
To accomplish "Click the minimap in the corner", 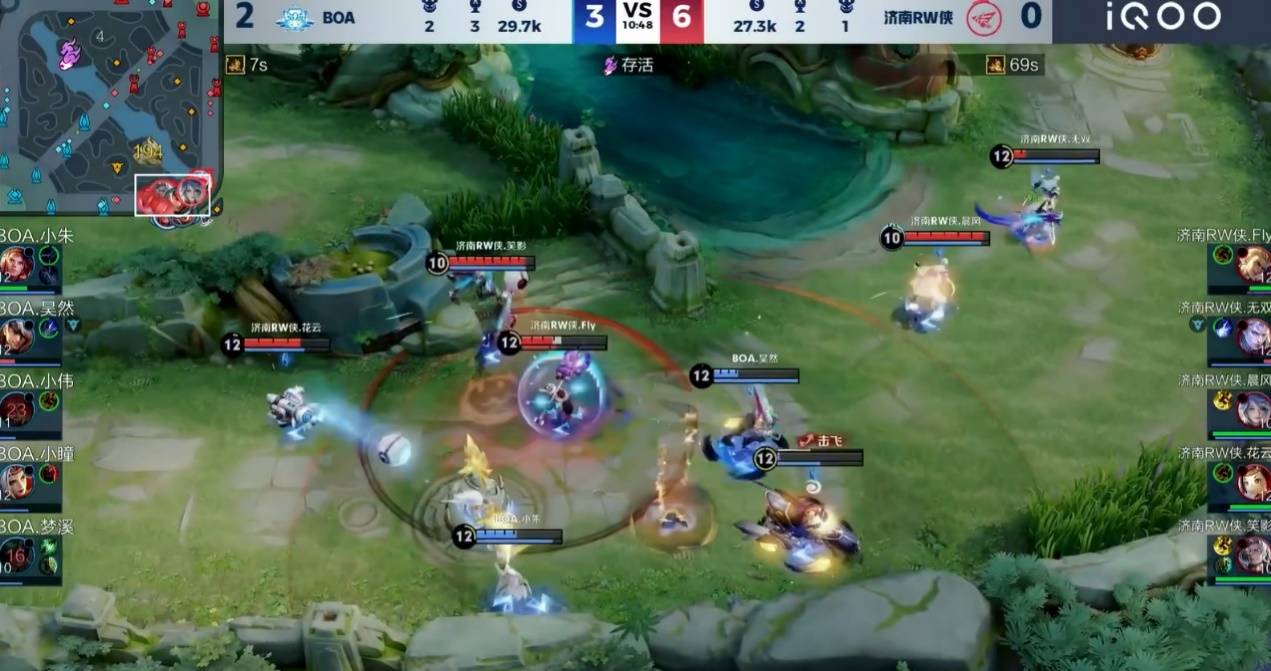I will (x=110, y=106).
